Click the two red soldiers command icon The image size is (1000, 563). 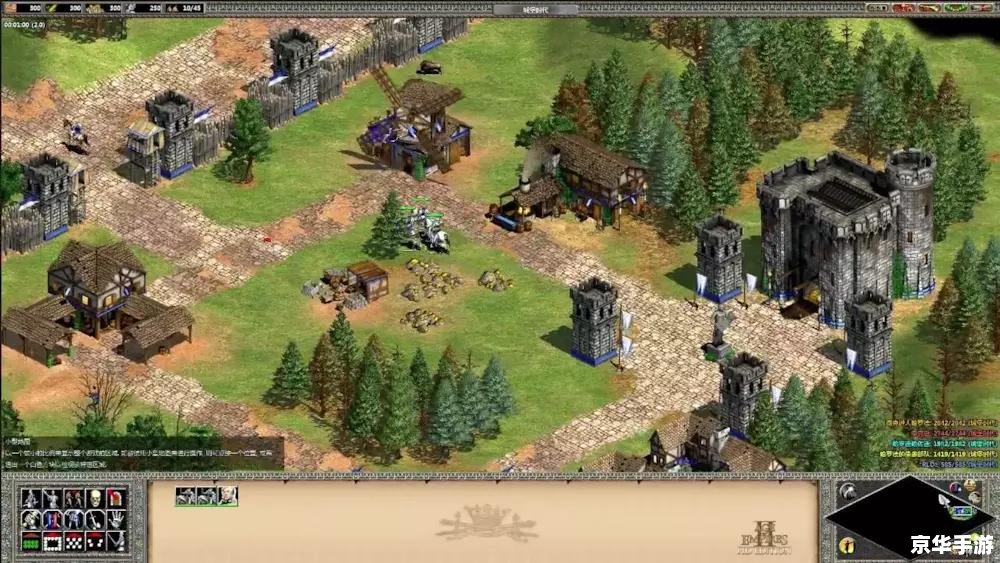pyautogui.click(x=74, y=498)
